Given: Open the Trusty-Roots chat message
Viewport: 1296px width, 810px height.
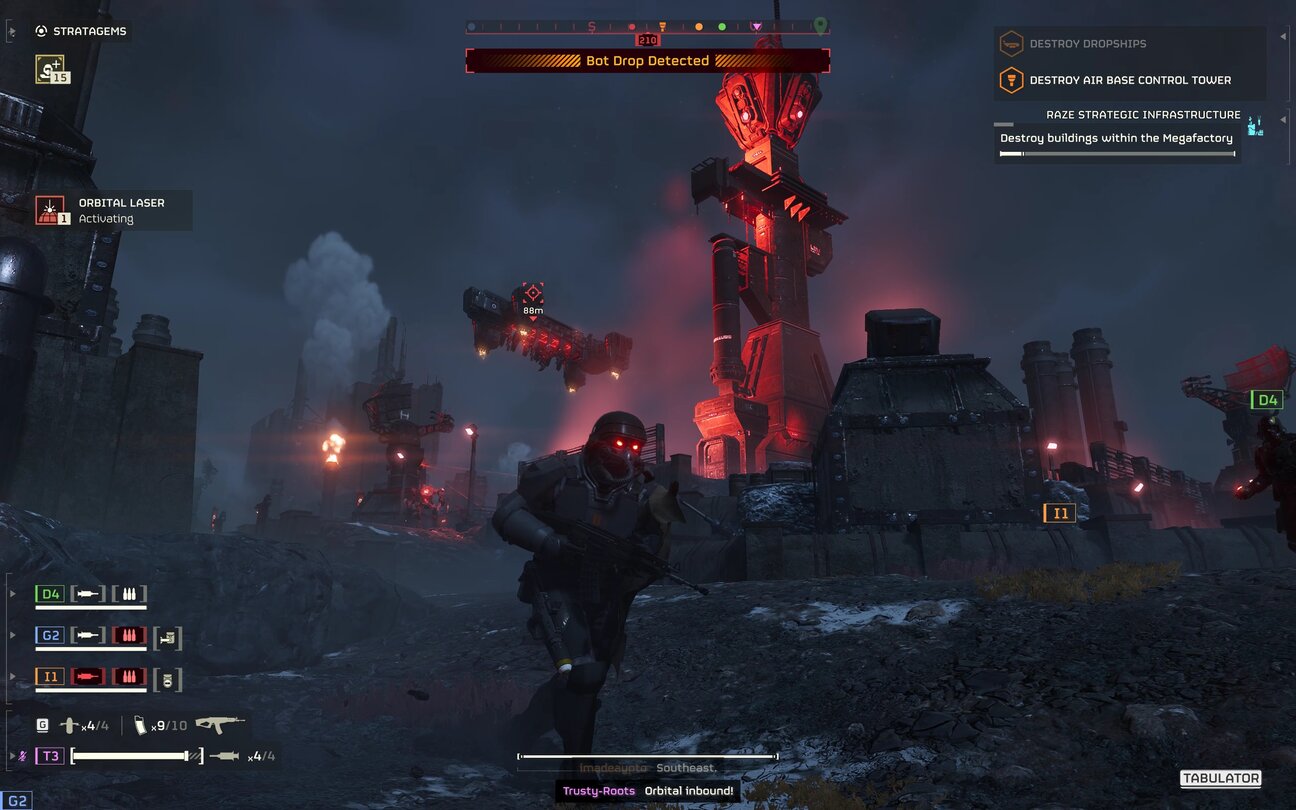Looking at the screenshot, I should [x=647, y=791].
